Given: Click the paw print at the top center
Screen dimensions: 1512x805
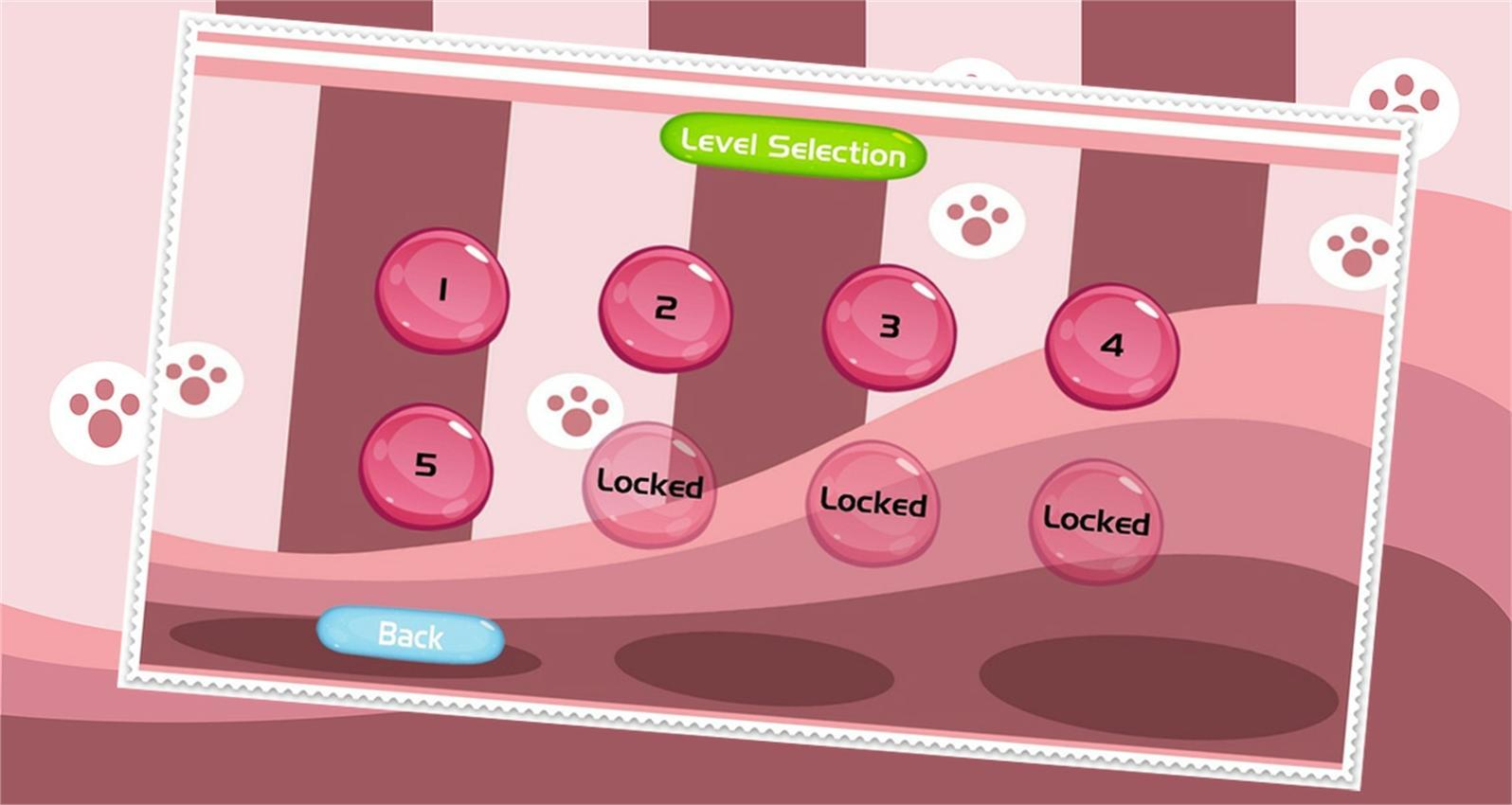Looking at the screenshot, I should tap(972, 74).
